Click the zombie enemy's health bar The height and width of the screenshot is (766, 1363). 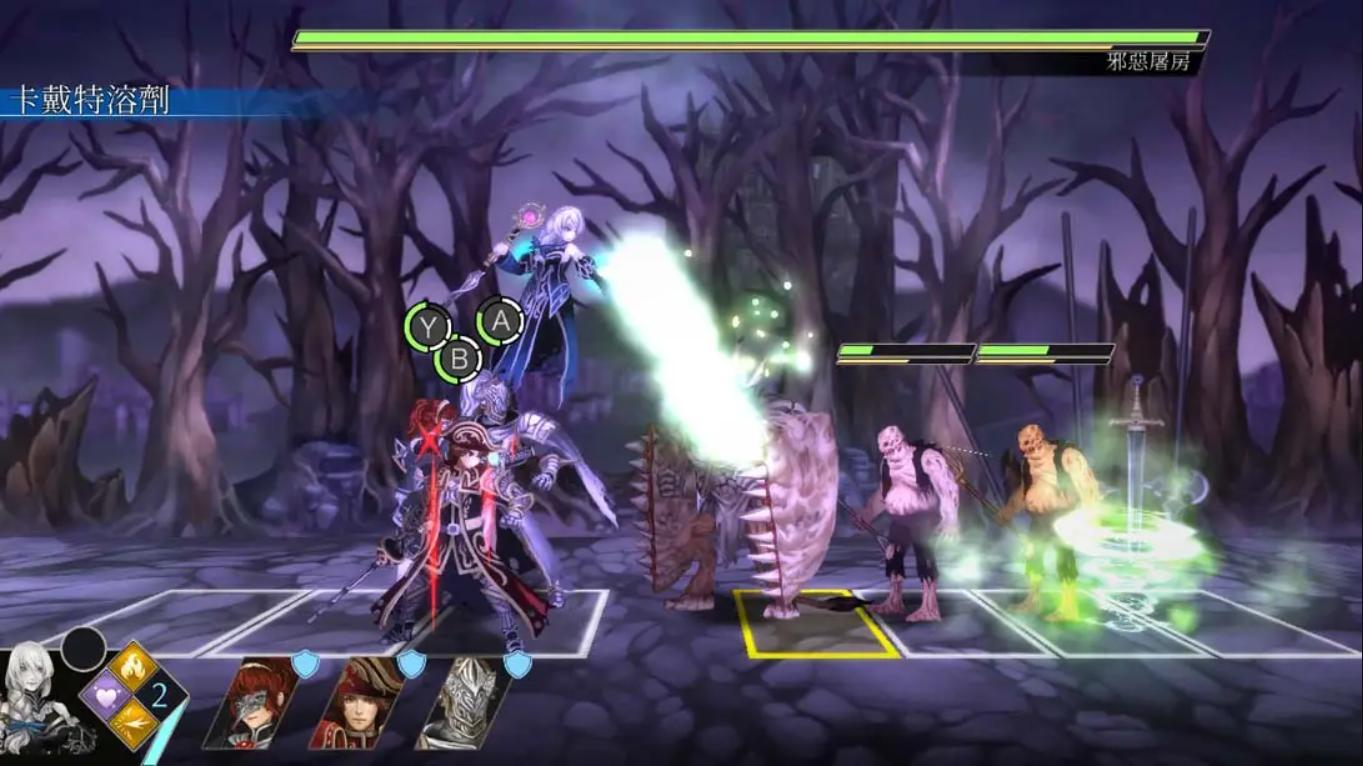pyautogui.click(x=905, y=352)
